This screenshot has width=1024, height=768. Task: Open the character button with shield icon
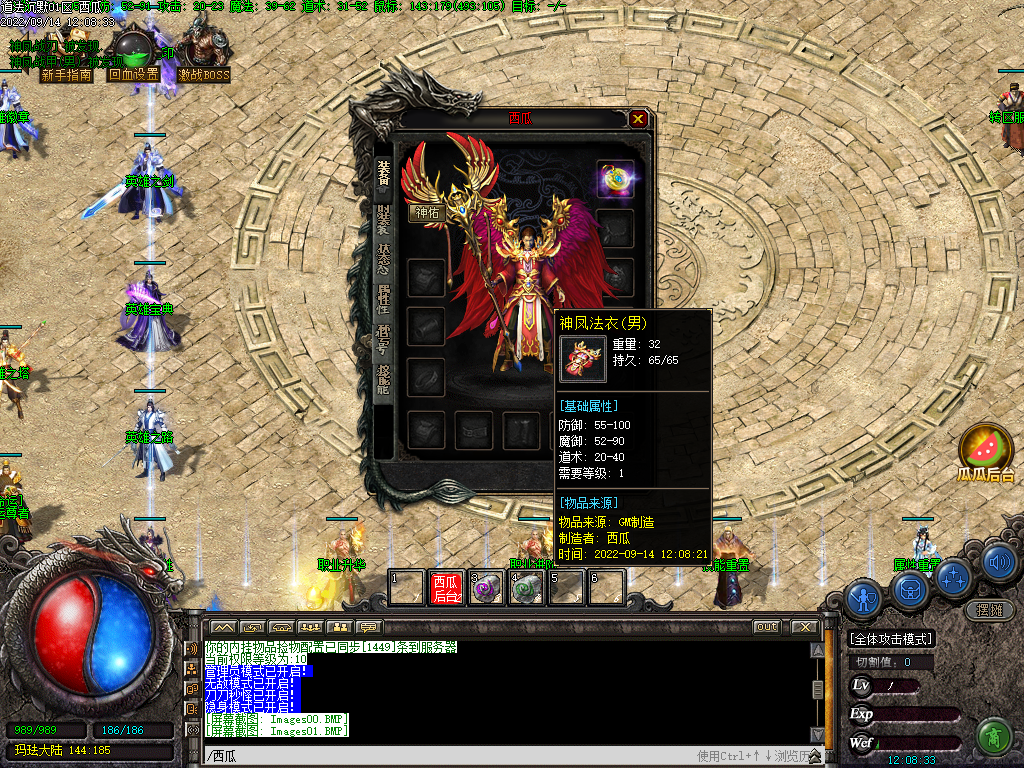coord(863,598)
